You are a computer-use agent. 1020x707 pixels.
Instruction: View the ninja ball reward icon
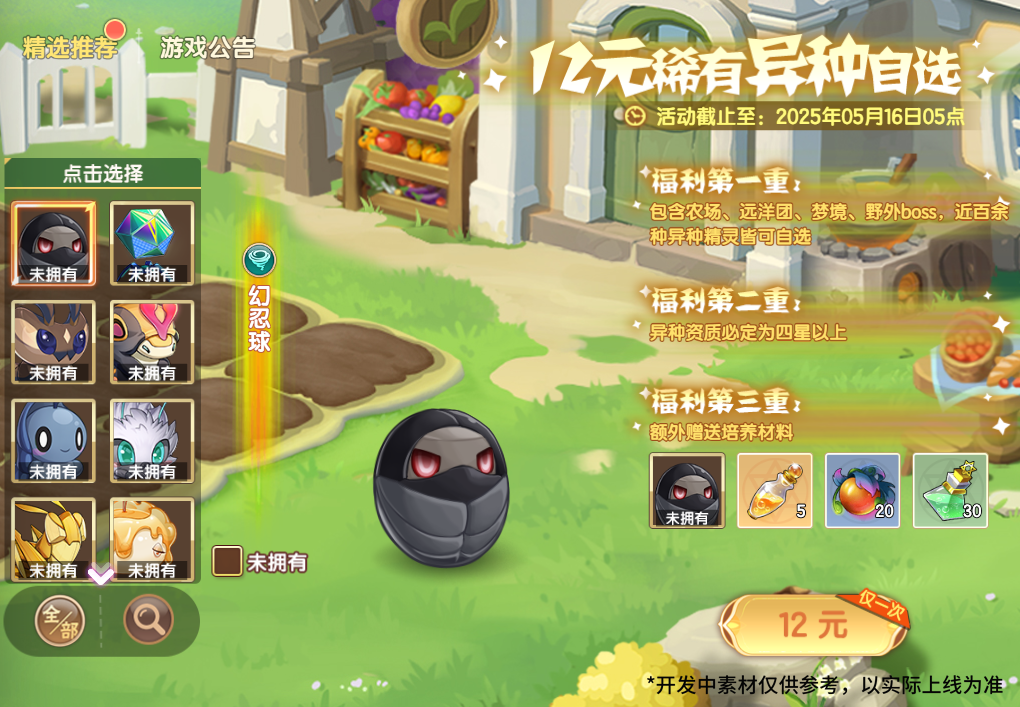click(687, 490)
